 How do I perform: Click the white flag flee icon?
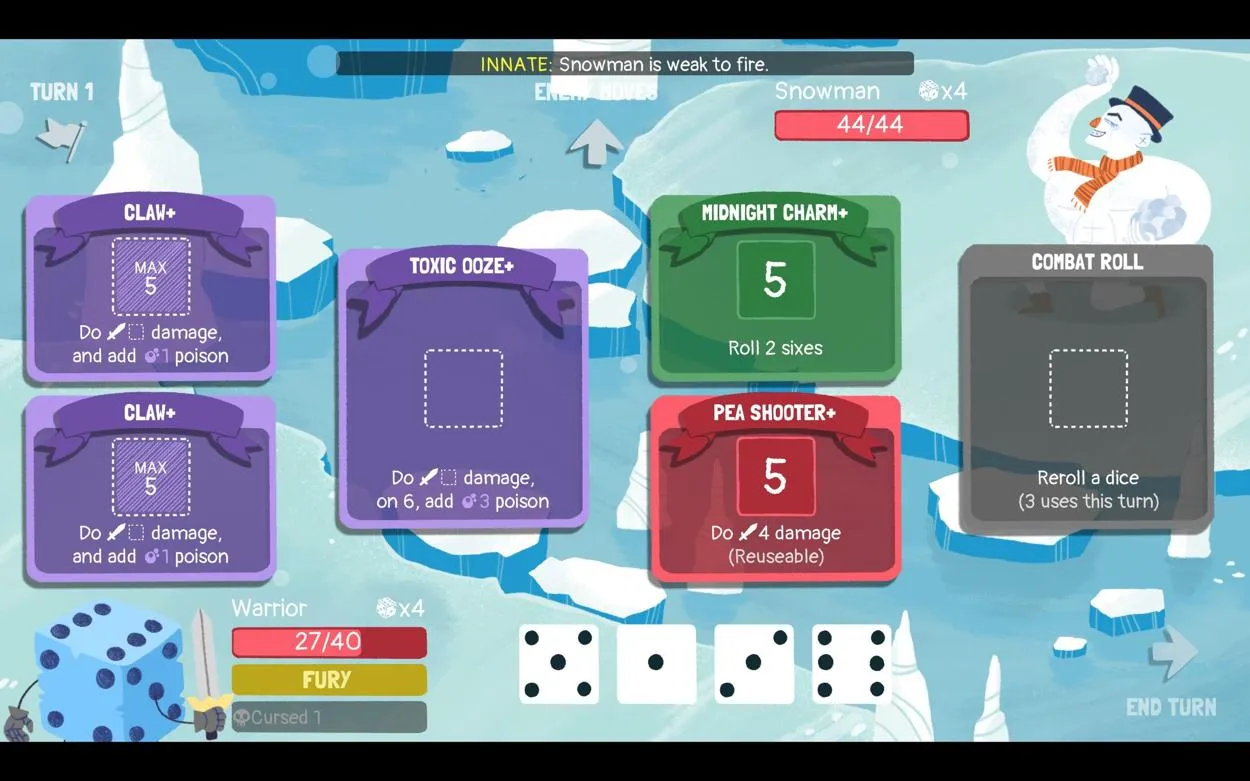coord(61,138)
